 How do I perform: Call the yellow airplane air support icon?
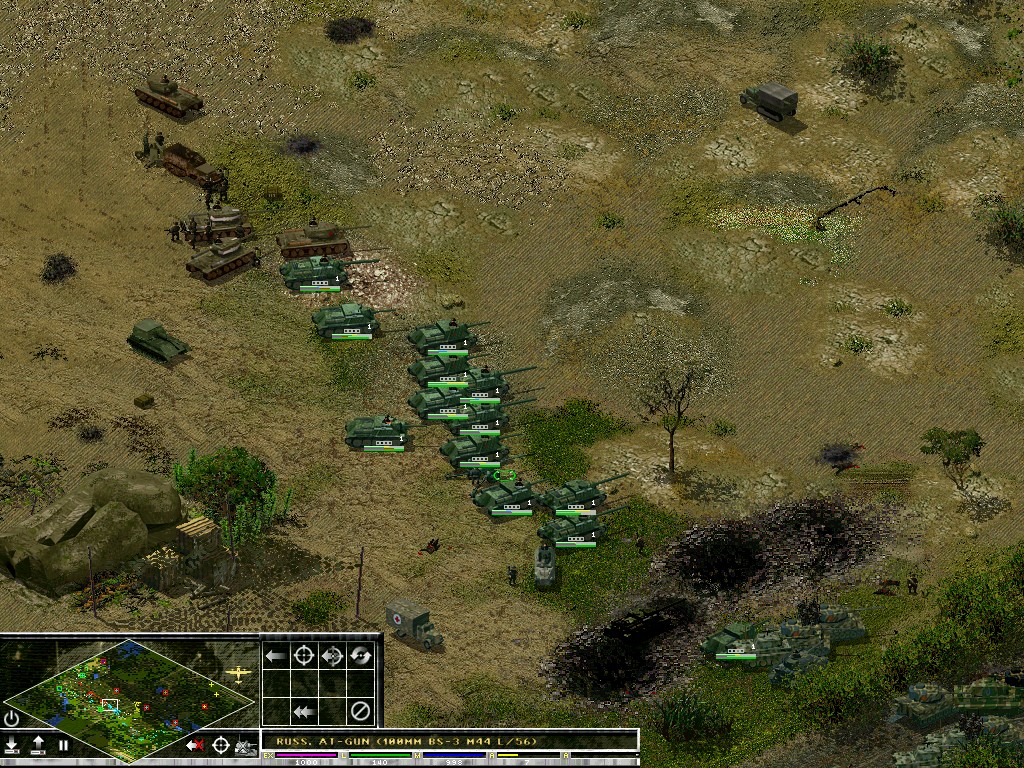239,674
